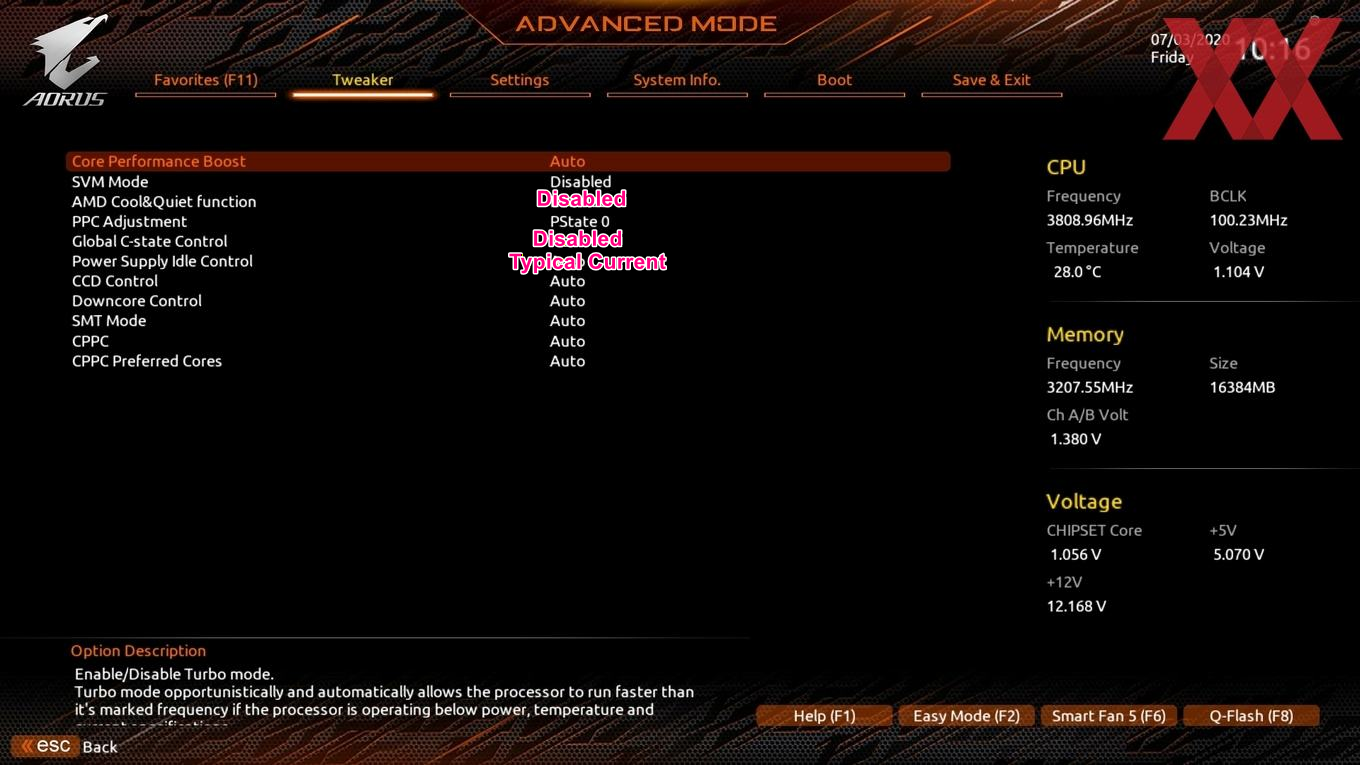Select the SMT Mode setting
The image size is (1360, 765).
pyautogui.click(x=109, y=321)
